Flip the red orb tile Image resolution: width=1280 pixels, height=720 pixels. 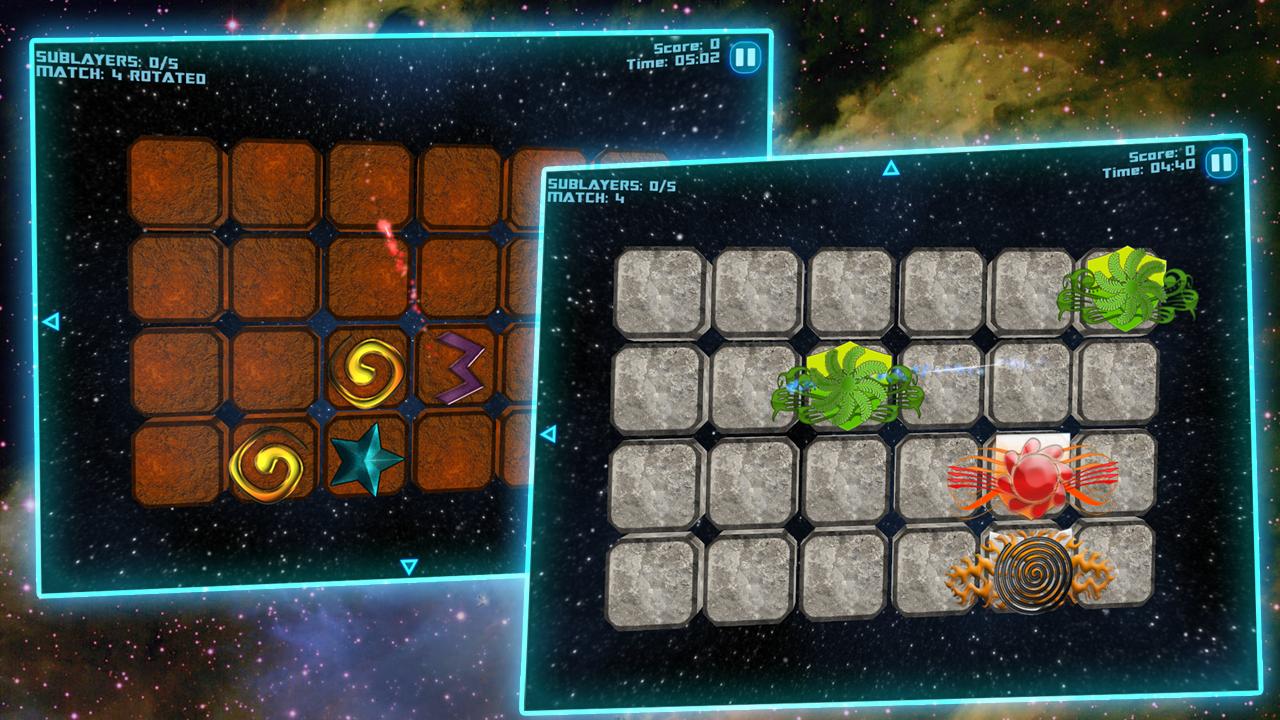[x=1031, y=478]
